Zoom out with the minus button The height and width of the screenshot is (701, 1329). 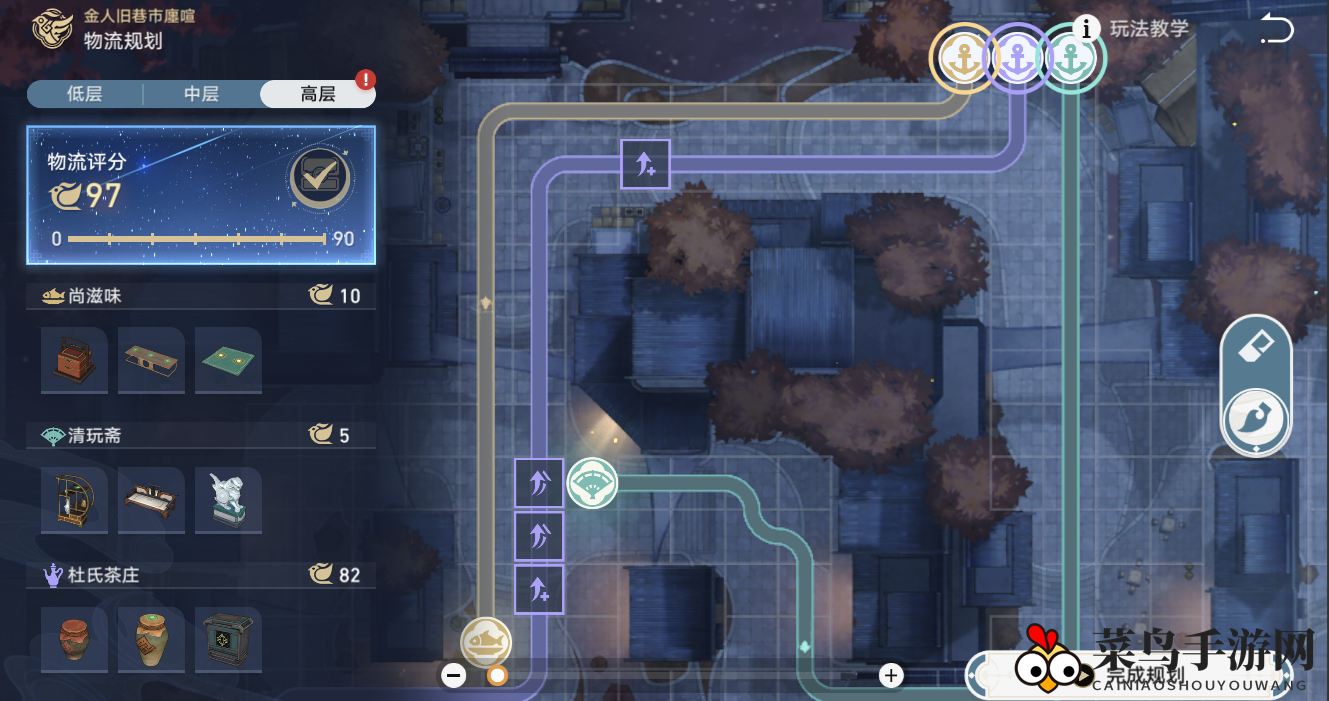click(x=454, y=676)
